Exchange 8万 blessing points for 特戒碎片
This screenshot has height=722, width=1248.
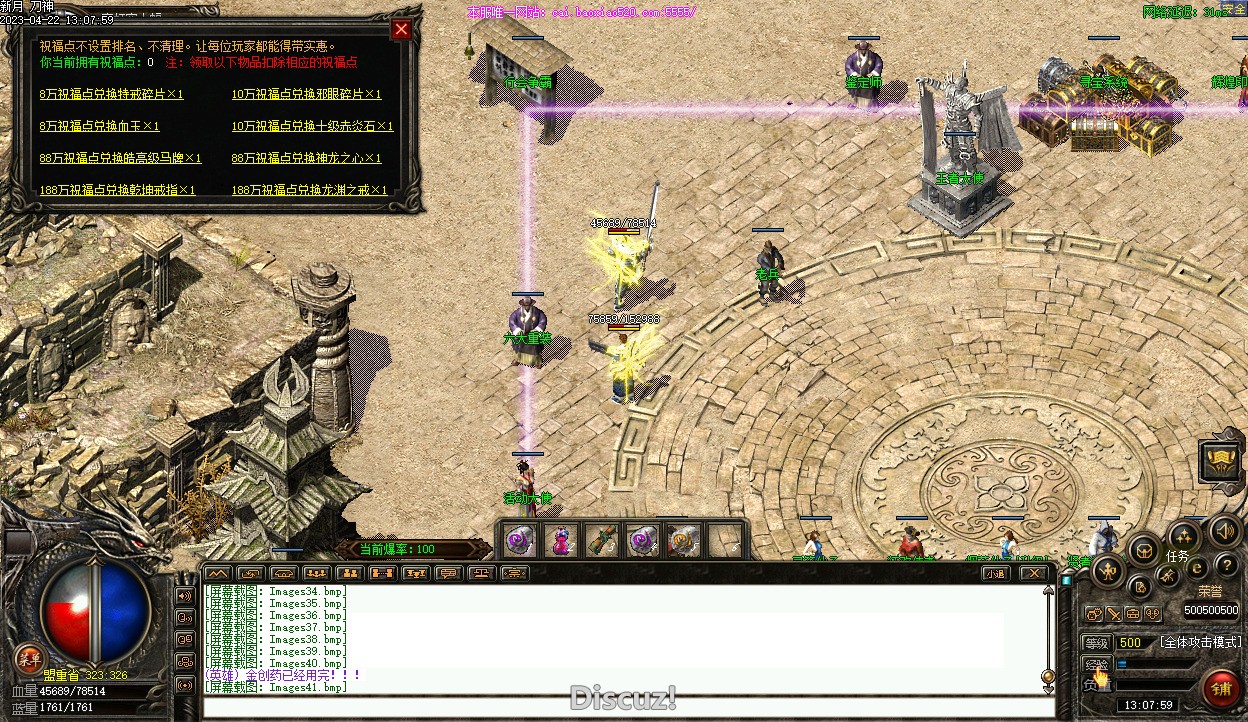click(112, 94)
